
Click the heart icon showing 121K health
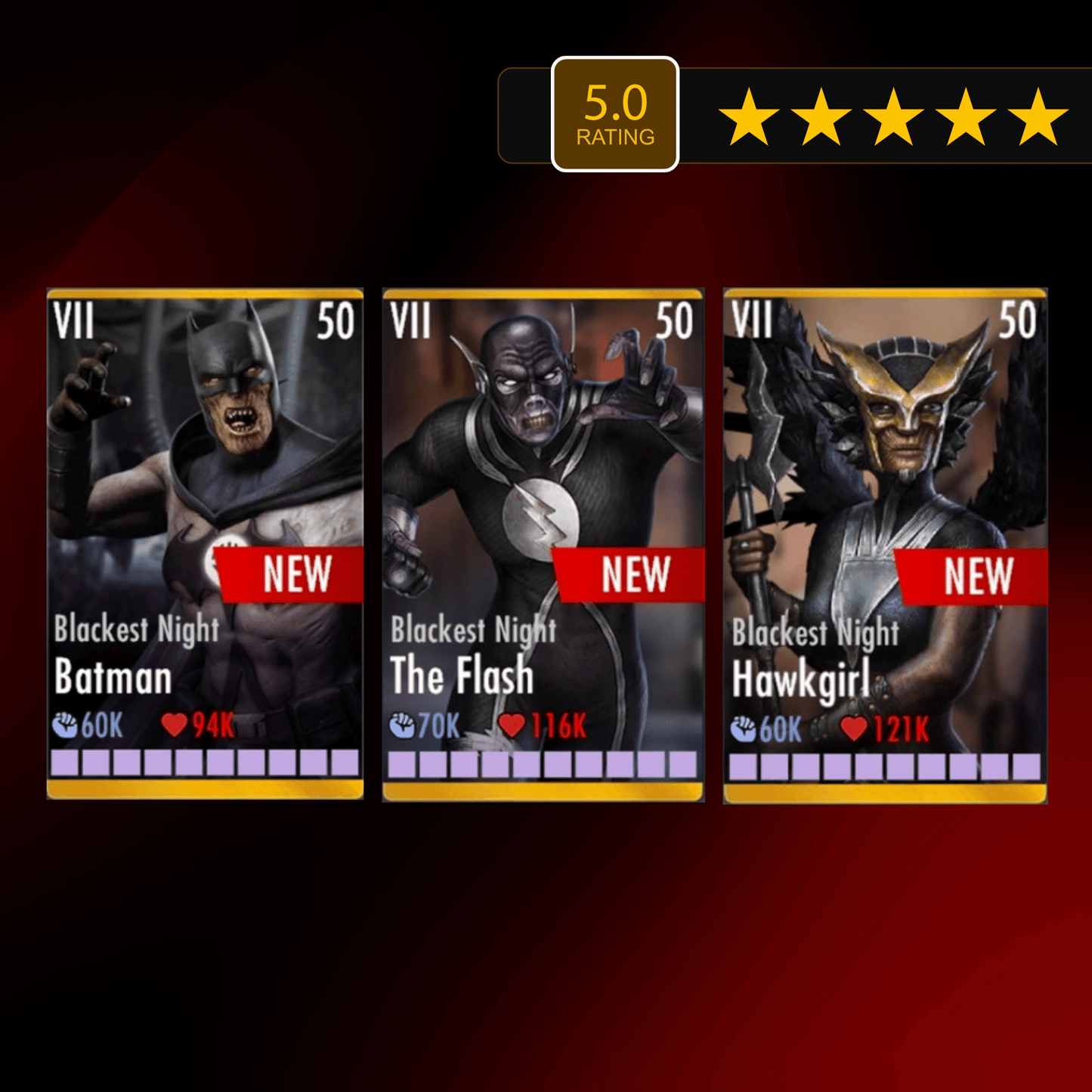tap(855, 728)
